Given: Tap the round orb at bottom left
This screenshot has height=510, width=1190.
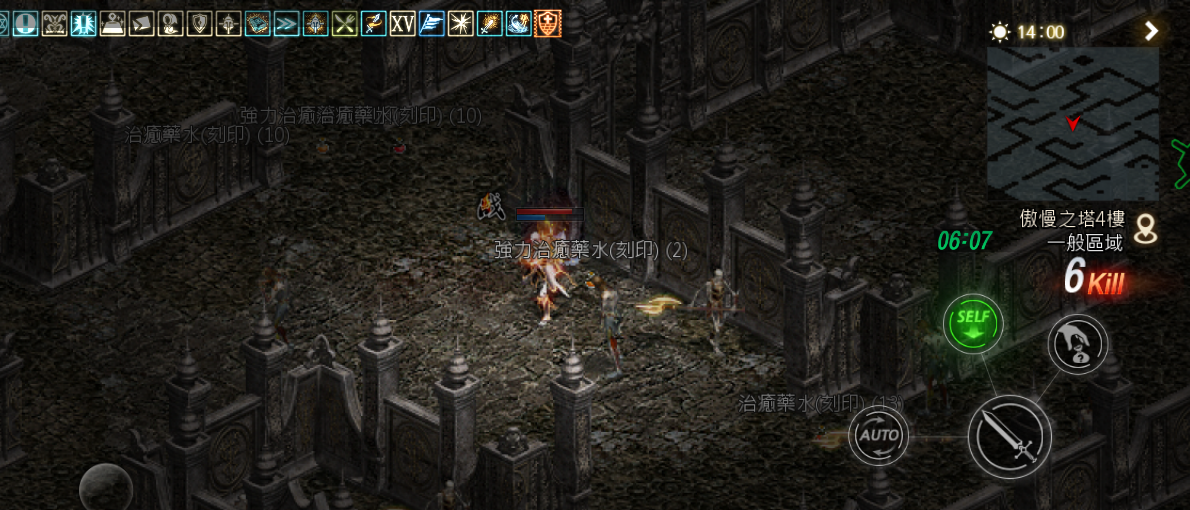Looking at the screenshot, I should click(106, 487).
